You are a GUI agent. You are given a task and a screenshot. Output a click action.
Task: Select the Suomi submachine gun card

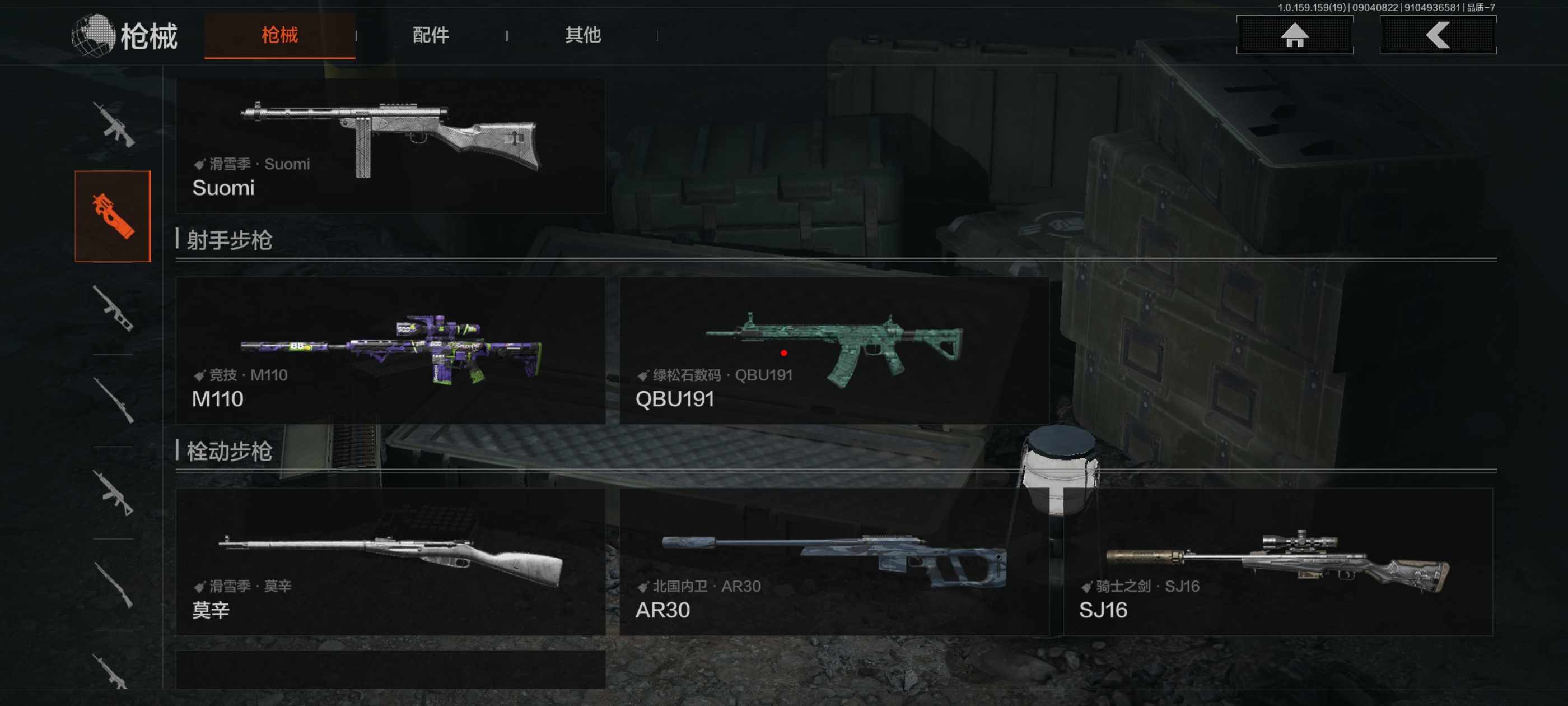(390, 146)
